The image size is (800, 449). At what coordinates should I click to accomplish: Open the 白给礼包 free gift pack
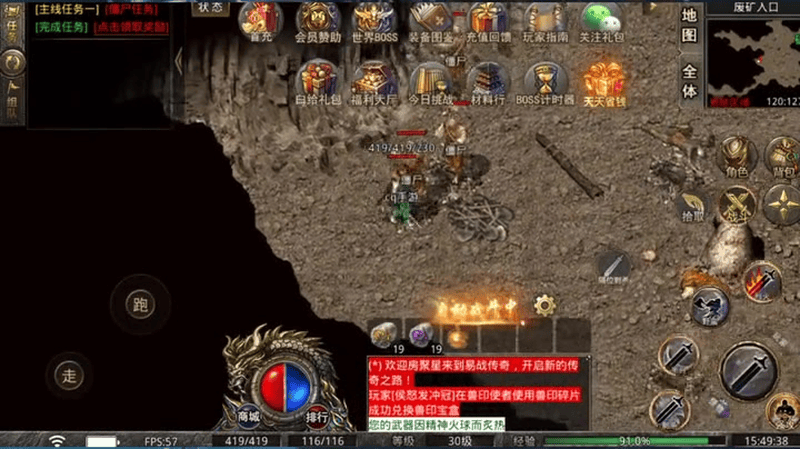pyautogui.click(x=318, y=82)
